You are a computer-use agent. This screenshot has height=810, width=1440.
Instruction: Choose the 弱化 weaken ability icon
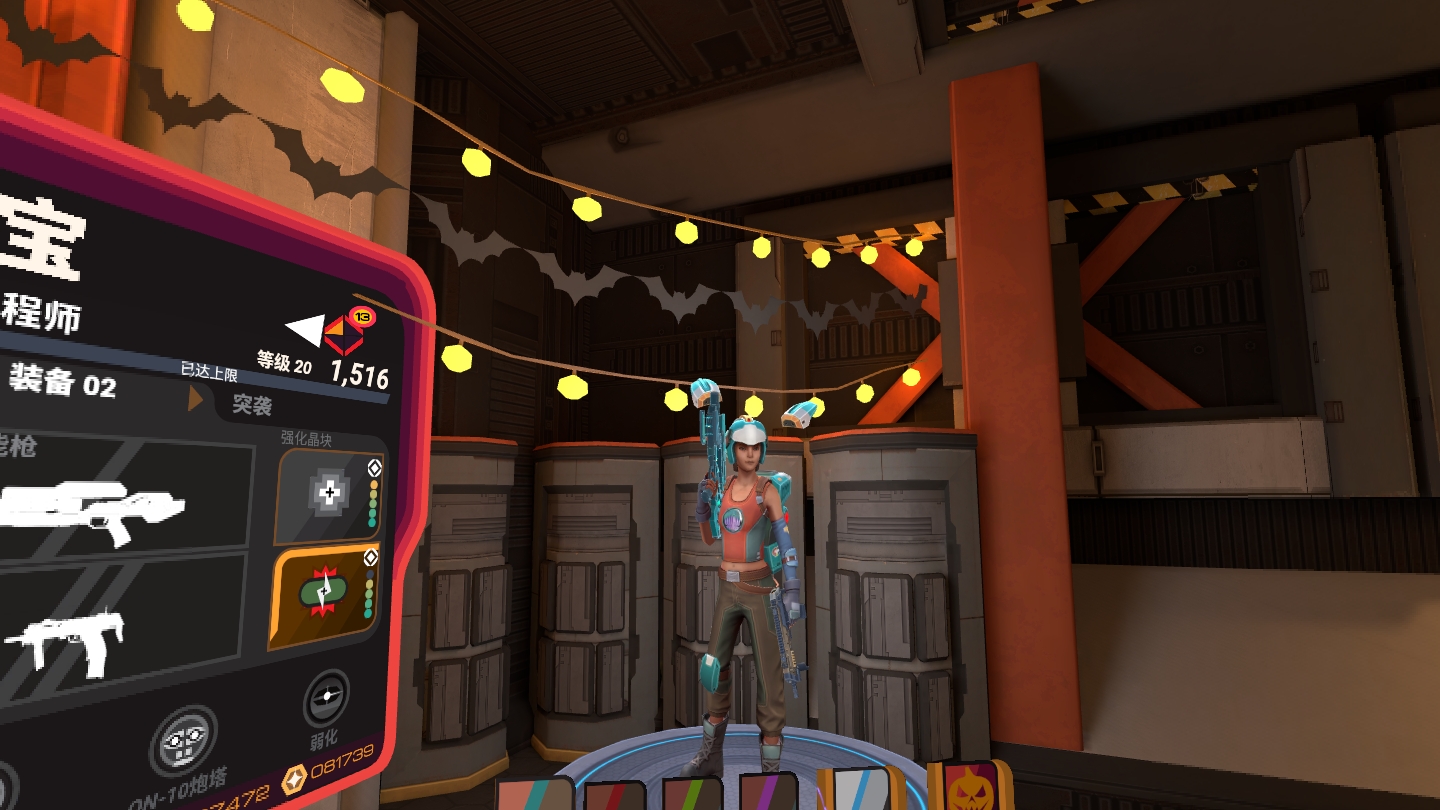click(x=326, y=697)
